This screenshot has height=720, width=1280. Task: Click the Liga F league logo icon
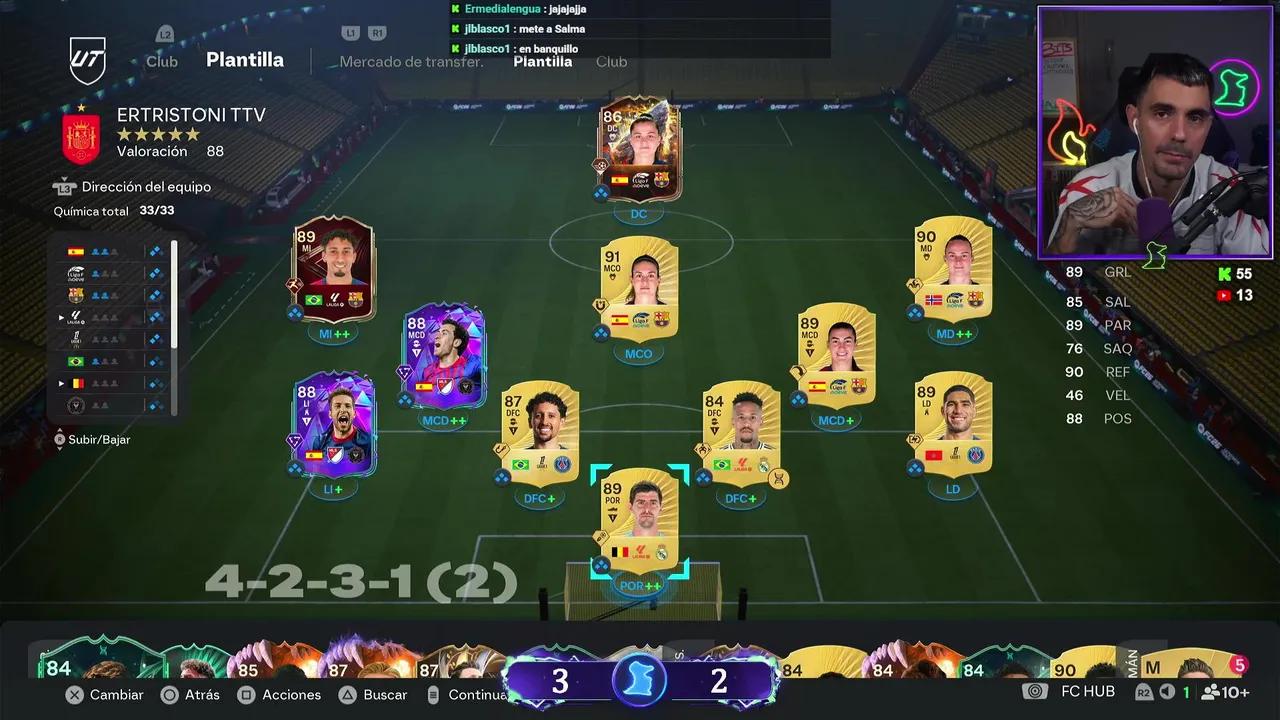point(75,273)
